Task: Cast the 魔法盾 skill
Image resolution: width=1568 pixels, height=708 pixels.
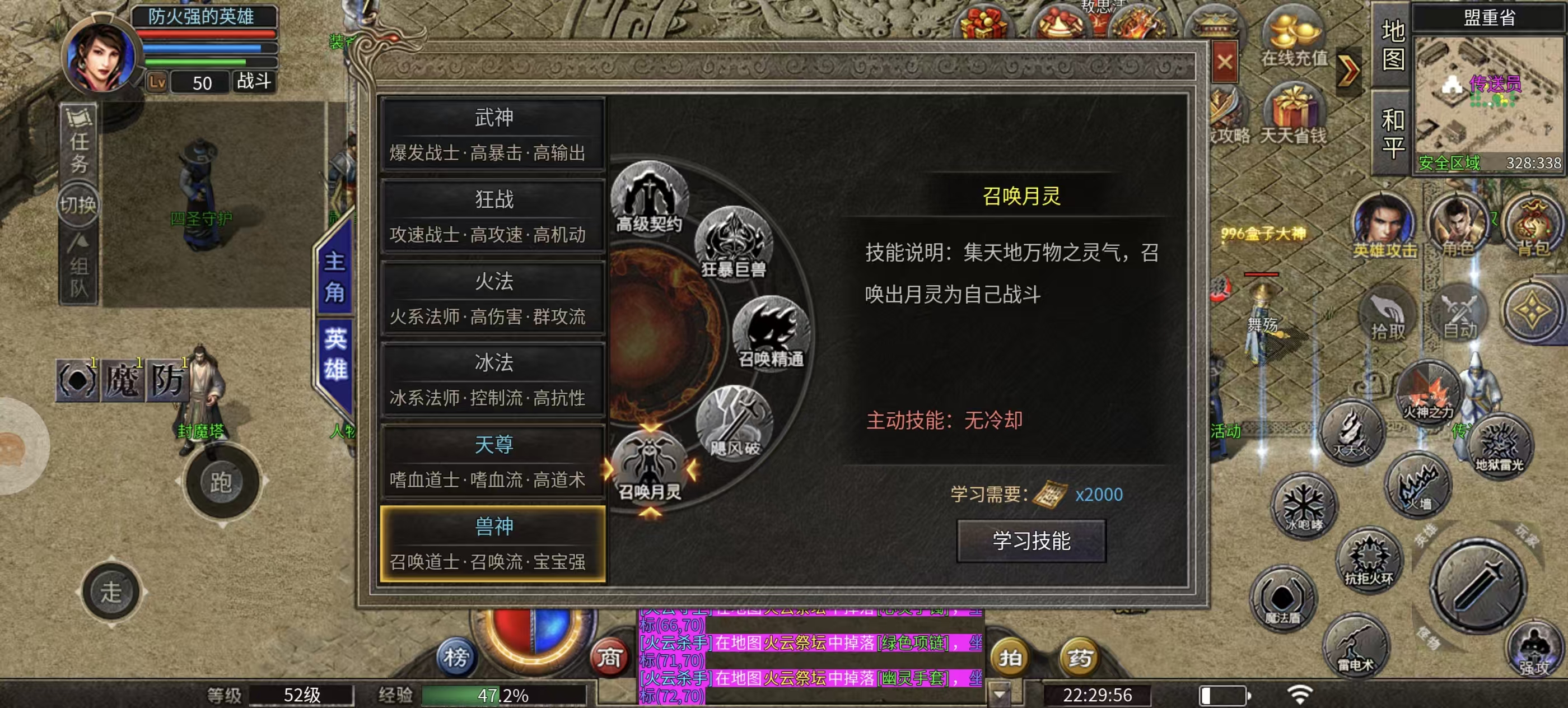Action: coord(1285,599)
